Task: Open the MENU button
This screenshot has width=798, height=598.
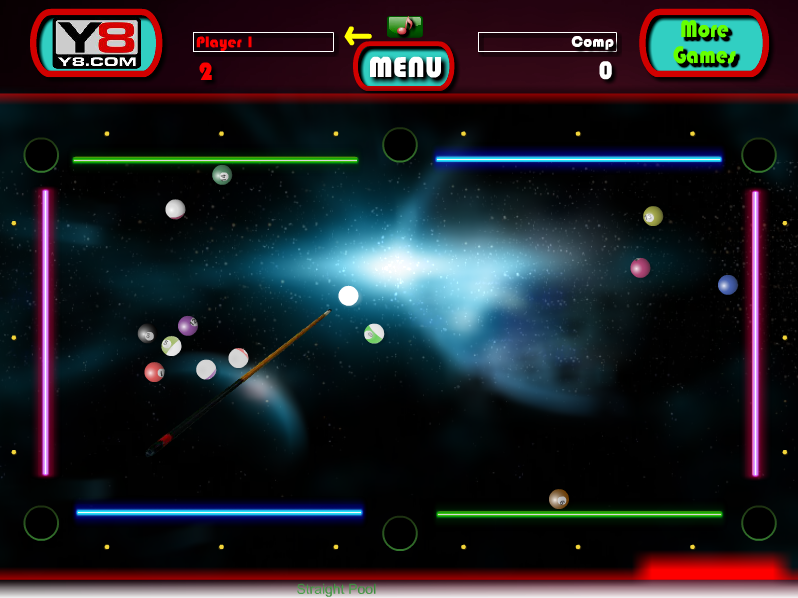Action: coord(404,67)
